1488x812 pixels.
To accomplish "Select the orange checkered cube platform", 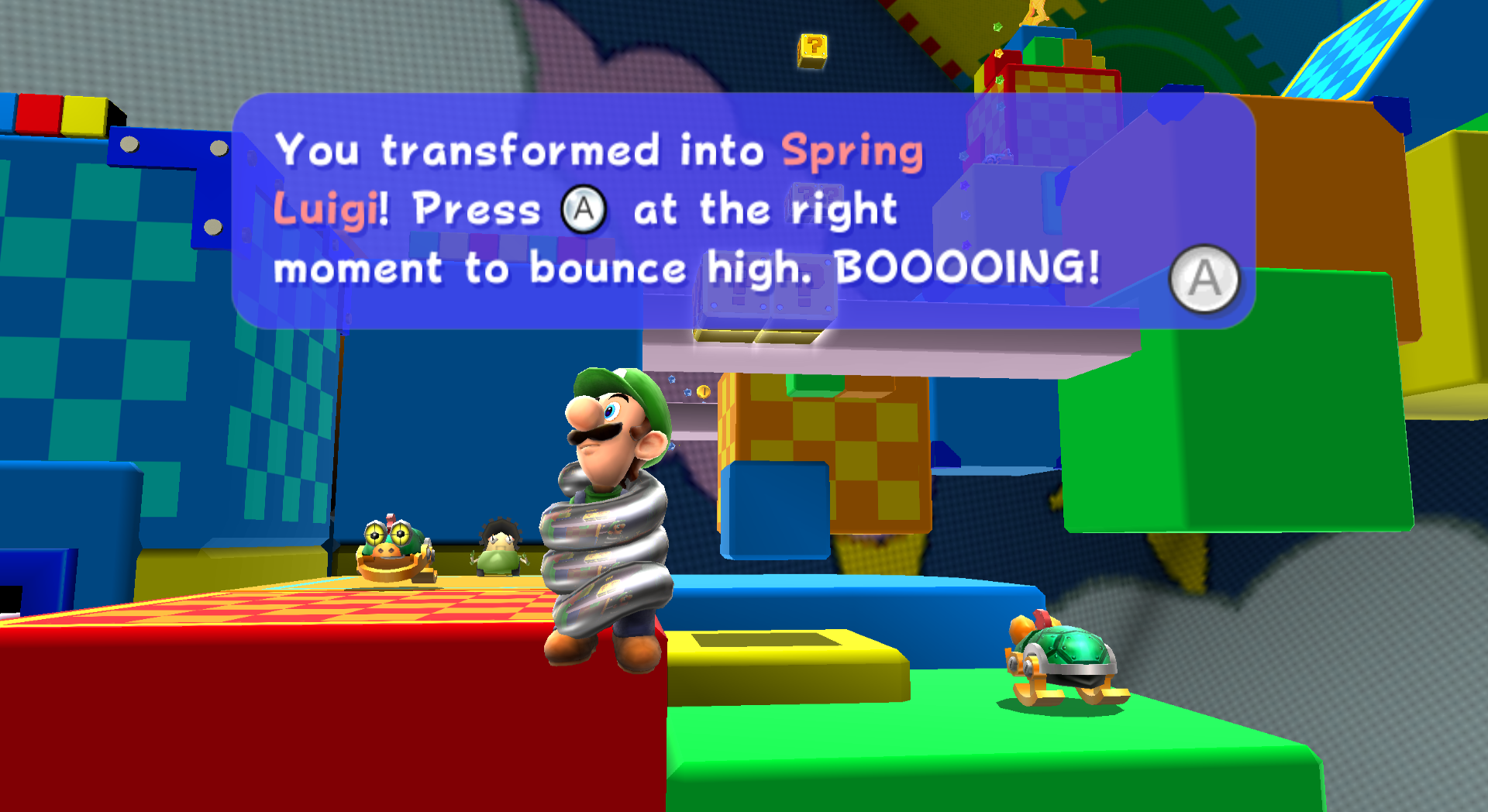I will pyautogui.click(x=821, y=465).
